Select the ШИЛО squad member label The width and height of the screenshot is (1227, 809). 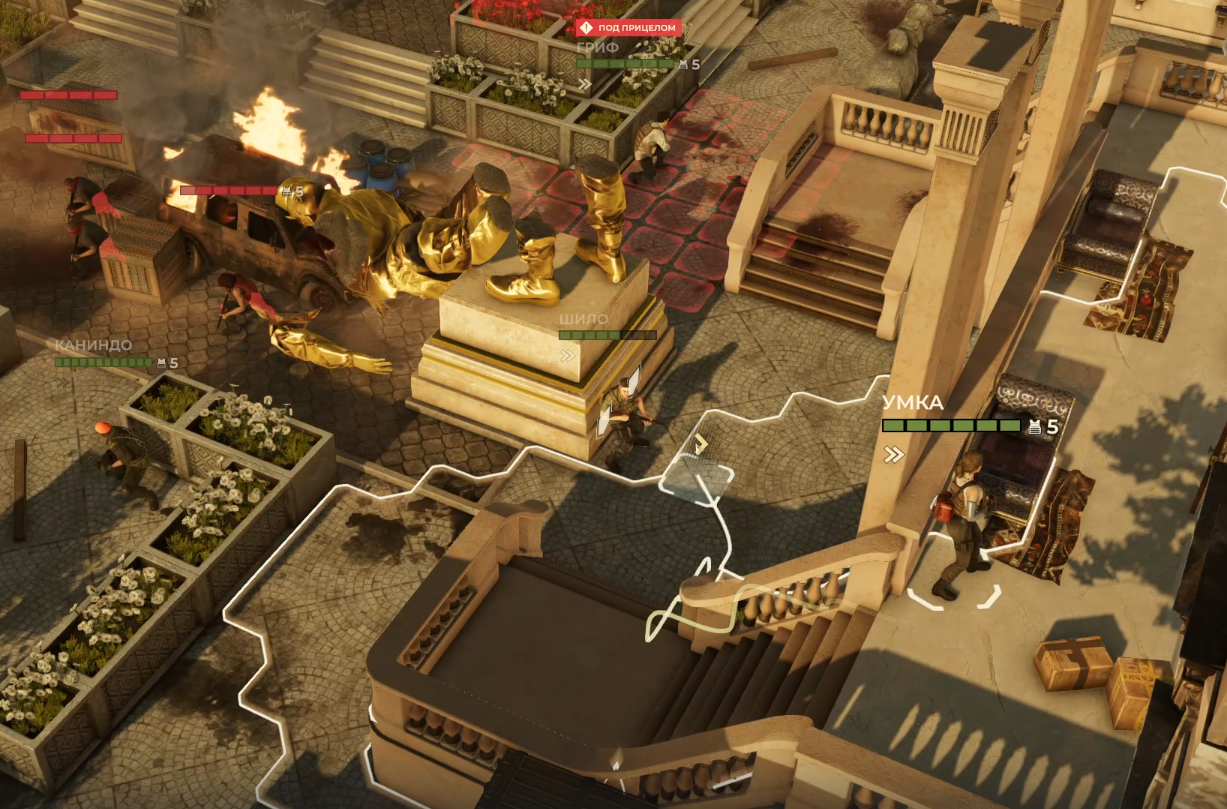click(584, 319)
